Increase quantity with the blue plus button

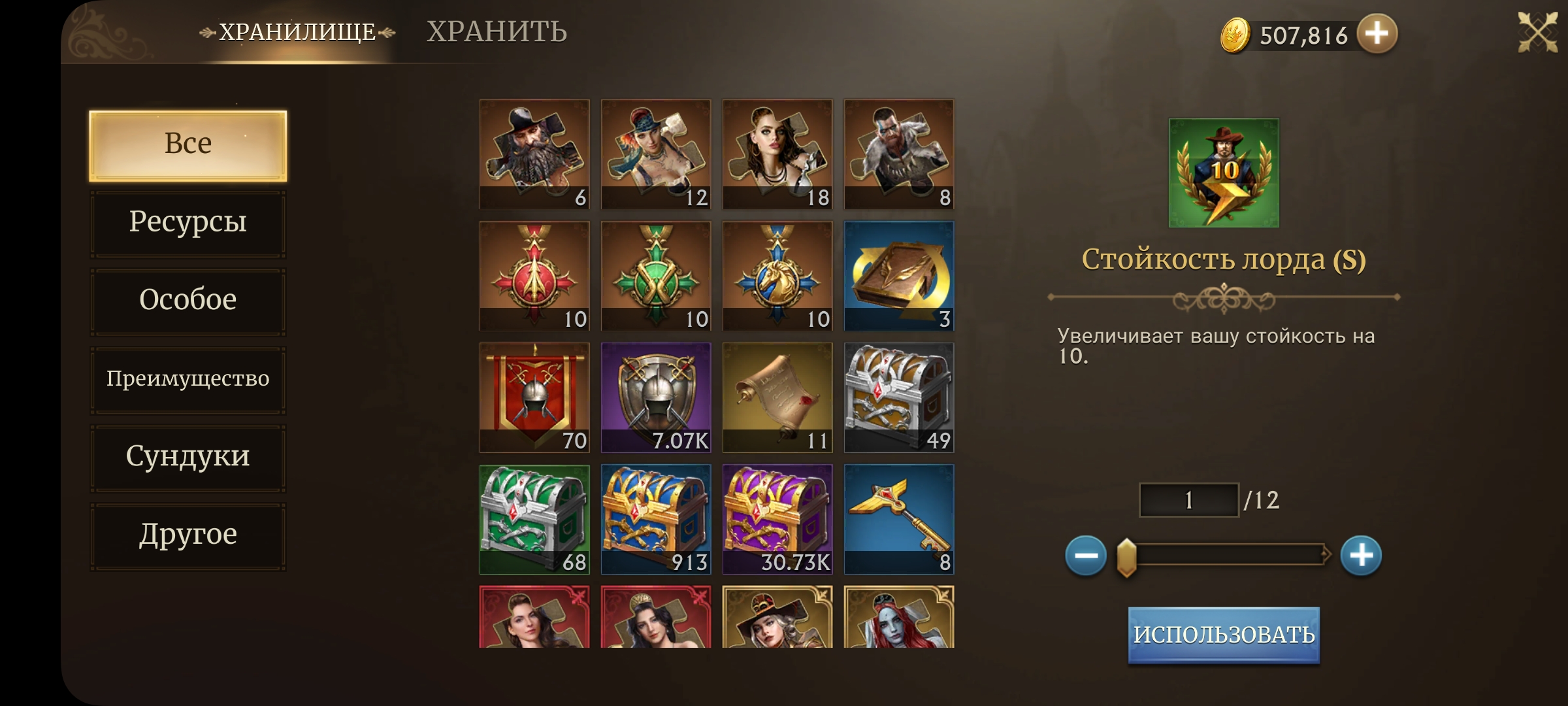pyautogui.click(x=1361, y=556)
